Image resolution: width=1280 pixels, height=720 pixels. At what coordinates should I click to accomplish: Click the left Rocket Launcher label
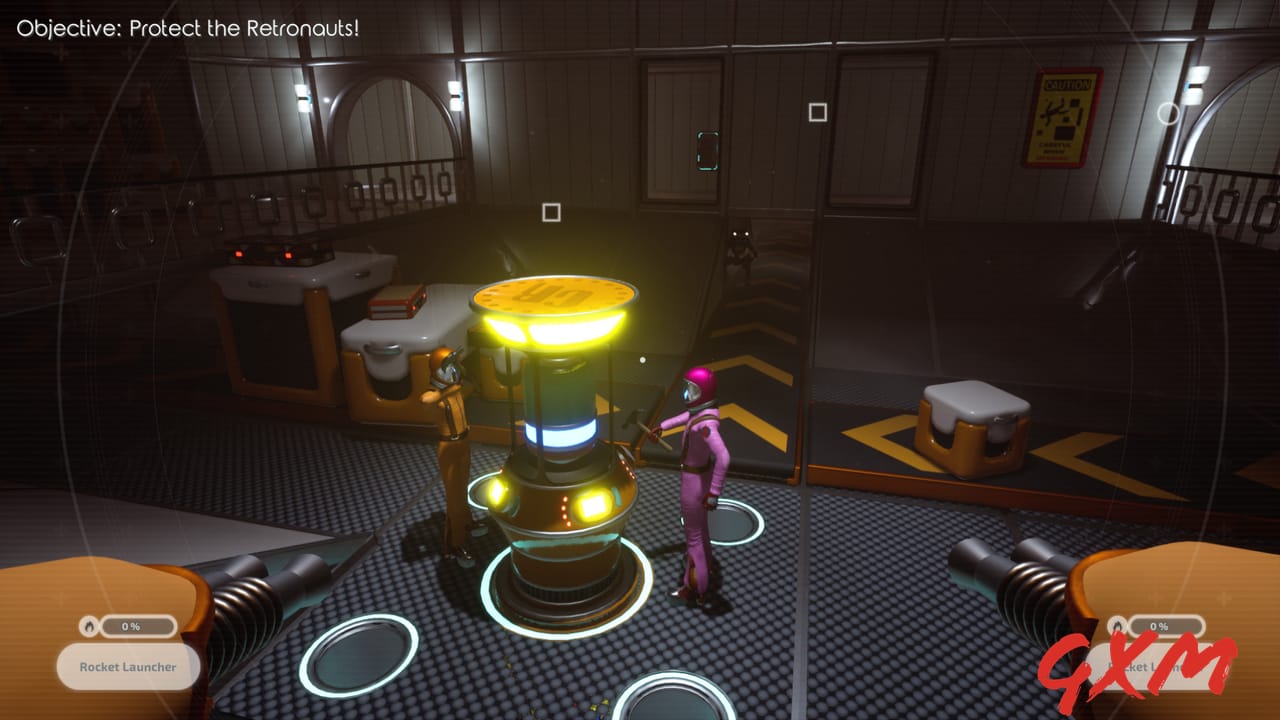pos(127,666)
